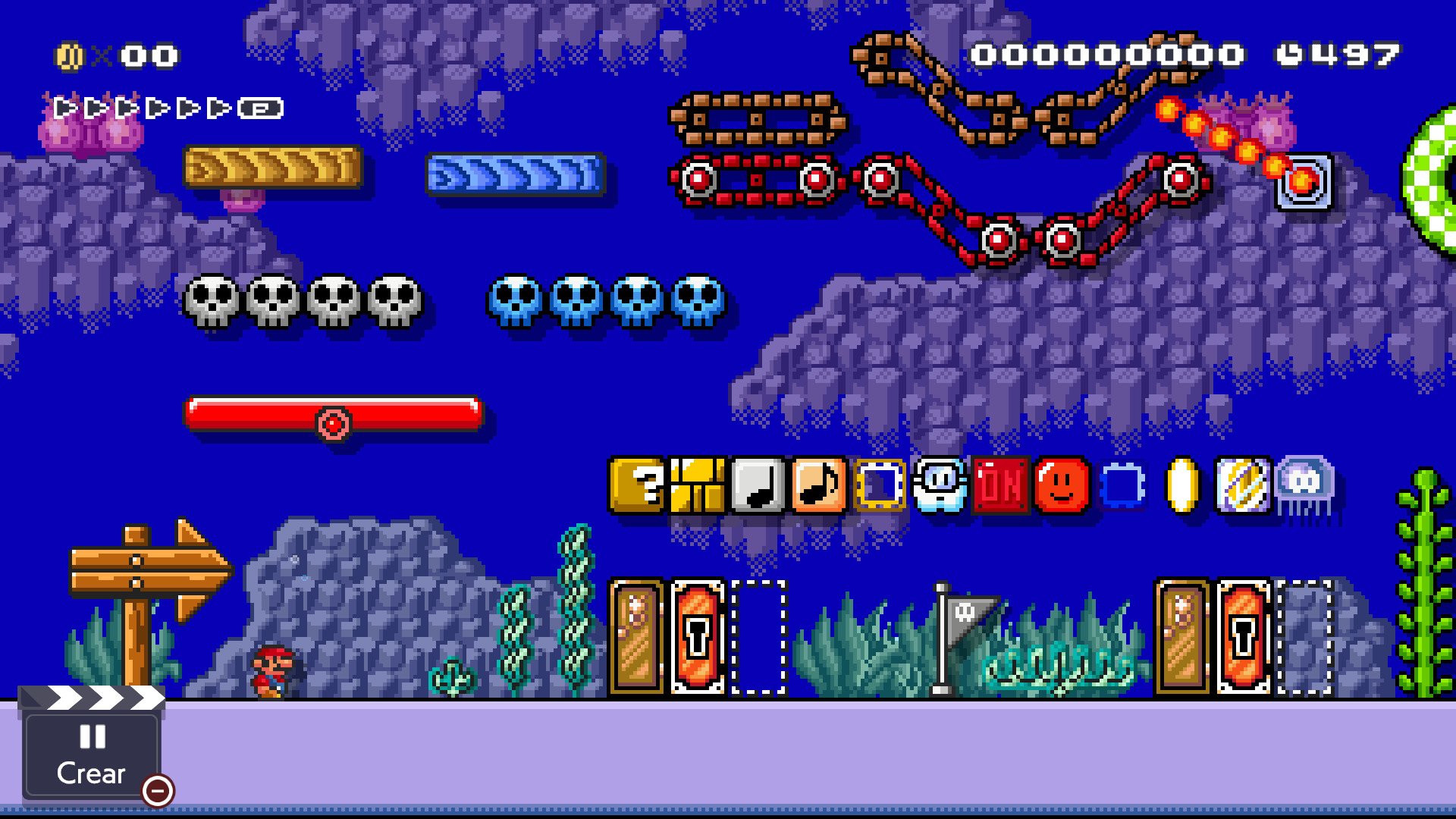The height and width of the screenshot is (819, 1456).
Task: Collapse the Crear panel using the minus badge
Action: tap(157, 792)
